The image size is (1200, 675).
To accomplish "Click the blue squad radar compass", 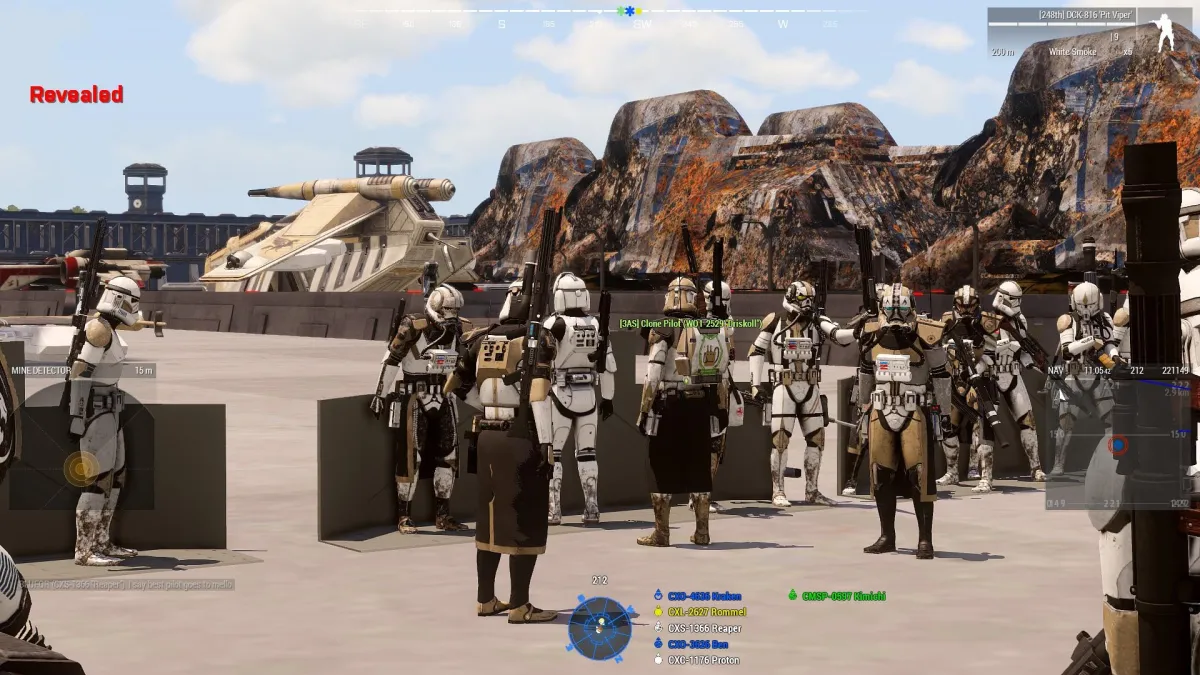I will pyautogui.click(x=600, y=627).
